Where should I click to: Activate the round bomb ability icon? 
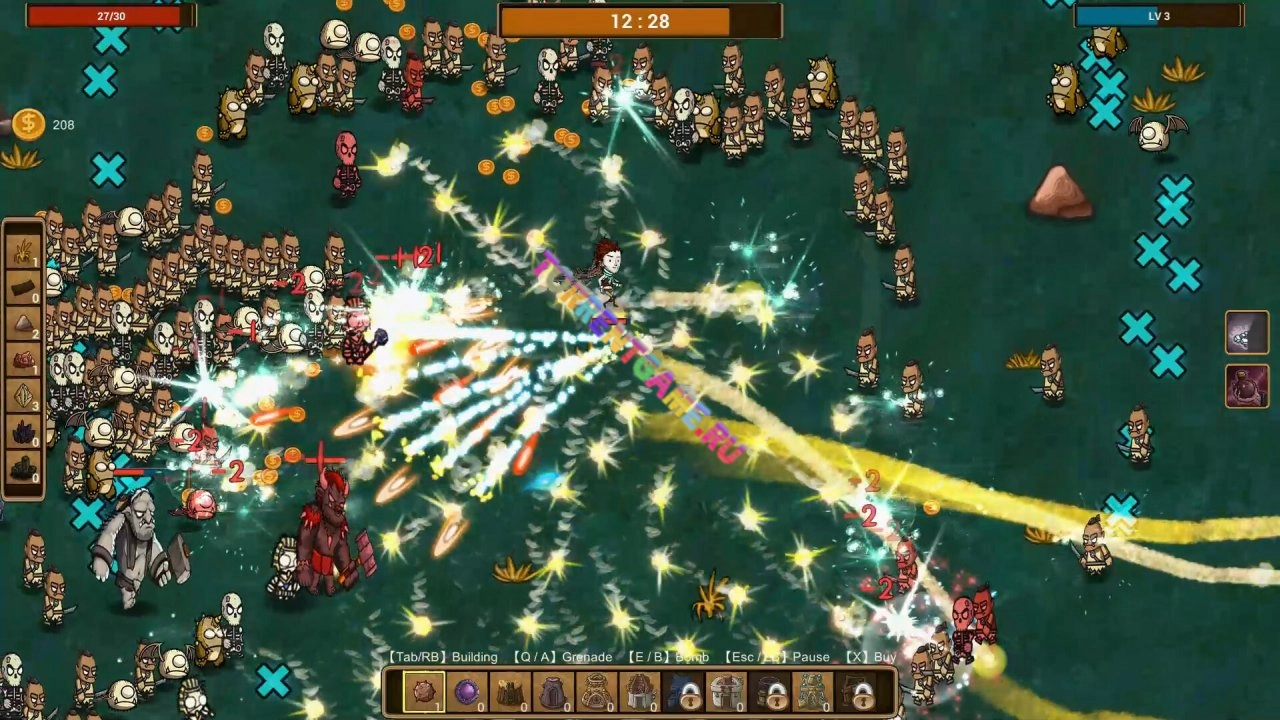1247,386
